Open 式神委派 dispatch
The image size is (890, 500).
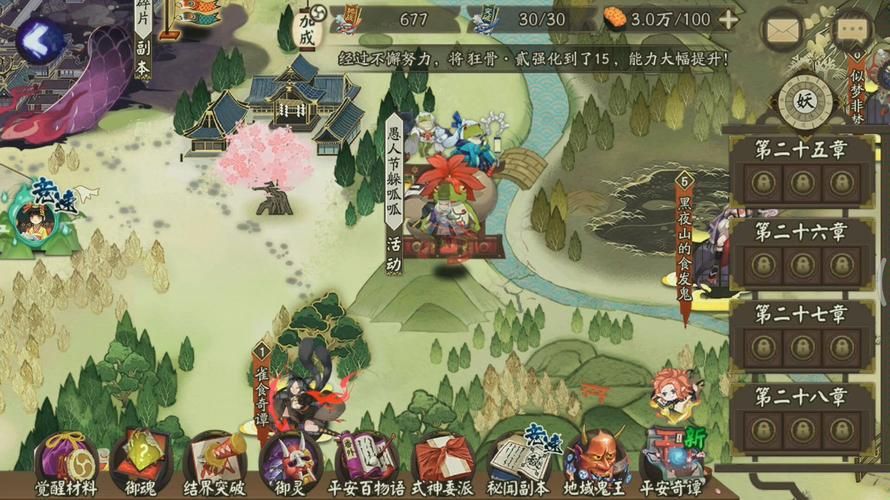point(443,464)
